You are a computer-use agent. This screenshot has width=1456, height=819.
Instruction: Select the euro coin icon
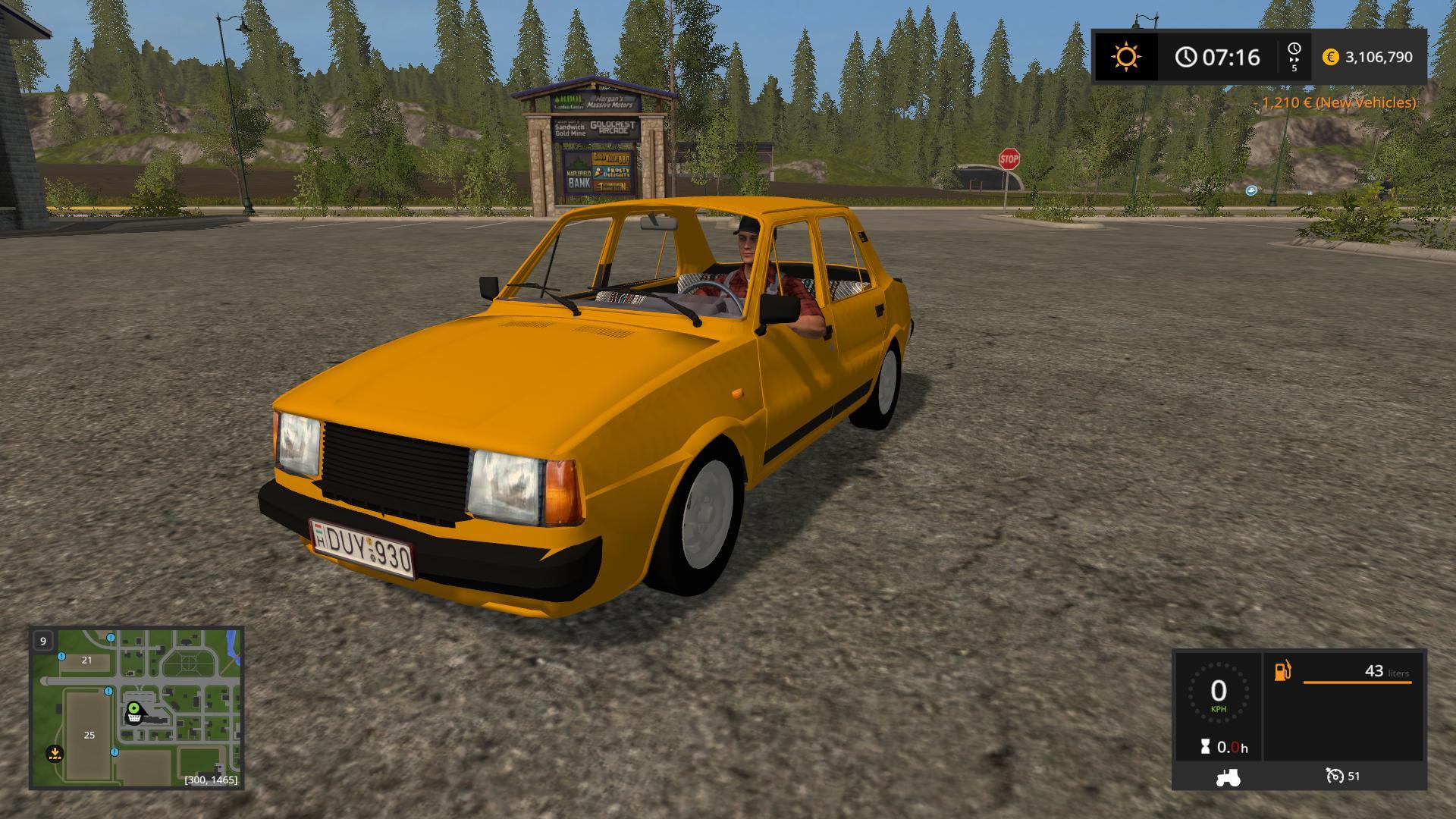pyautogui.click(x=1330, y=57)
